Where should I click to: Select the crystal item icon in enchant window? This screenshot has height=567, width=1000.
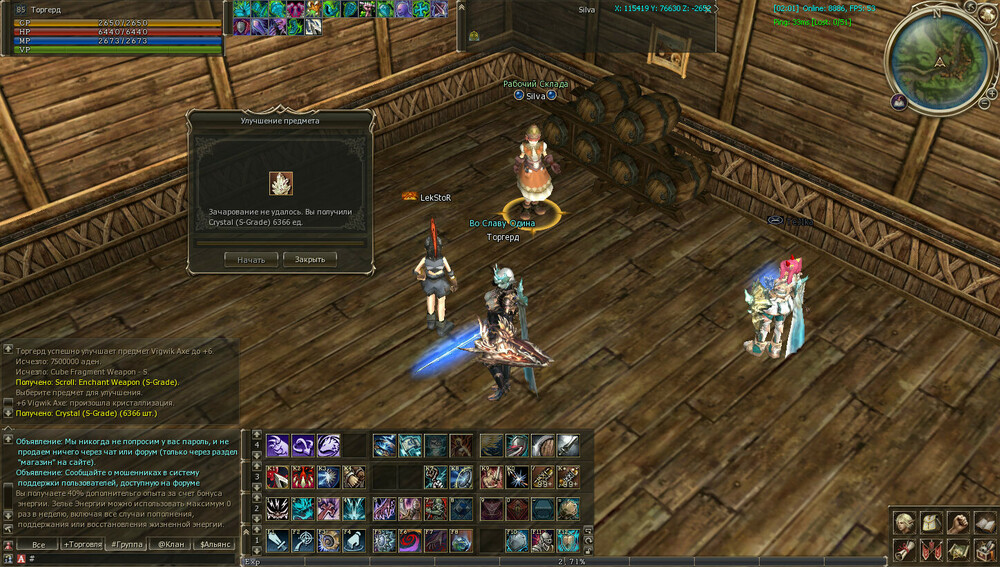(x=280, y=183)
